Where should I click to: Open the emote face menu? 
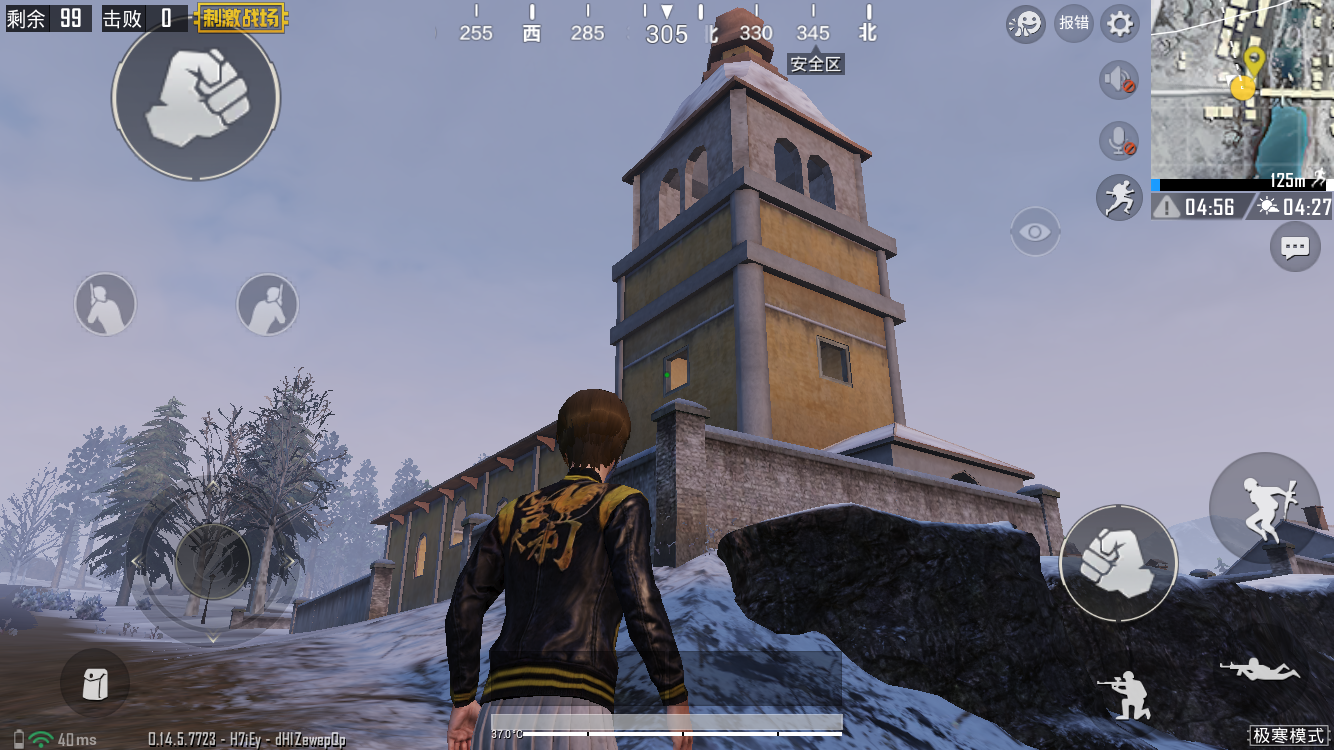1026,23
